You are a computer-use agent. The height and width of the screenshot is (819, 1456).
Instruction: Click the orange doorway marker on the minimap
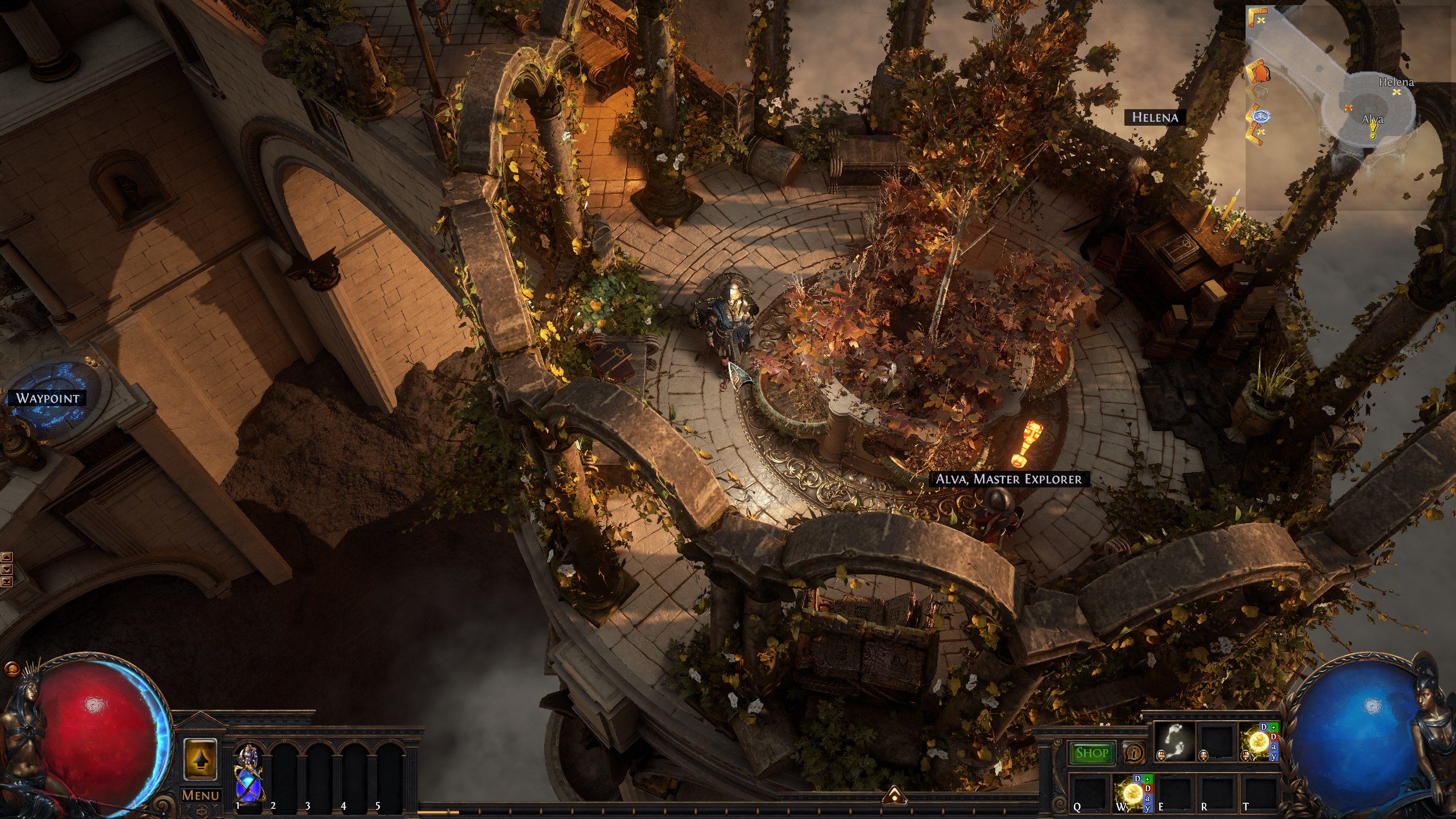1260,72
